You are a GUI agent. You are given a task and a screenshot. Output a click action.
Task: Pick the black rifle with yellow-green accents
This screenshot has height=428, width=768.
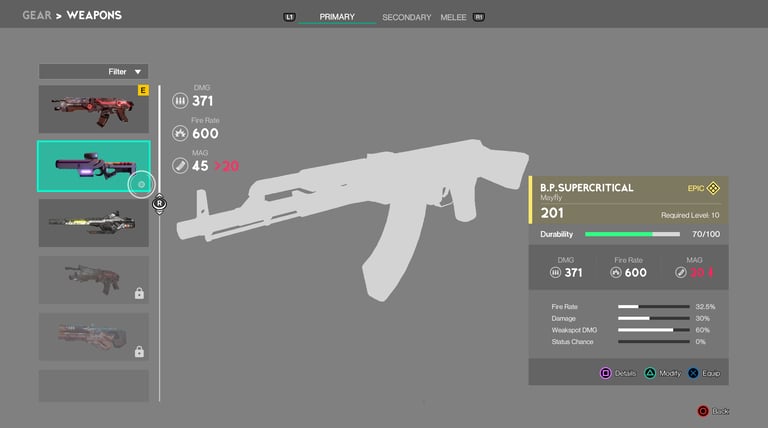(x=94, y=223)
